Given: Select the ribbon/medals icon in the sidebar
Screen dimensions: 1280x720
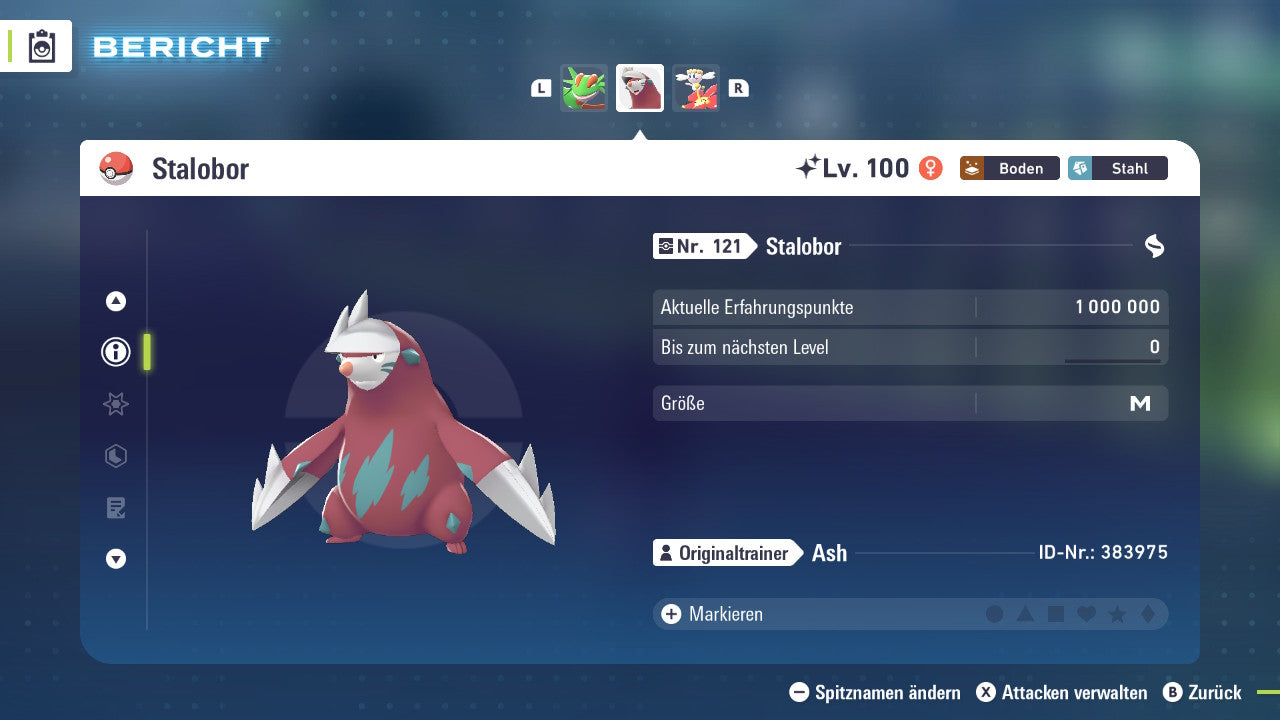Looking at the screenshot, I should [116, 404].
